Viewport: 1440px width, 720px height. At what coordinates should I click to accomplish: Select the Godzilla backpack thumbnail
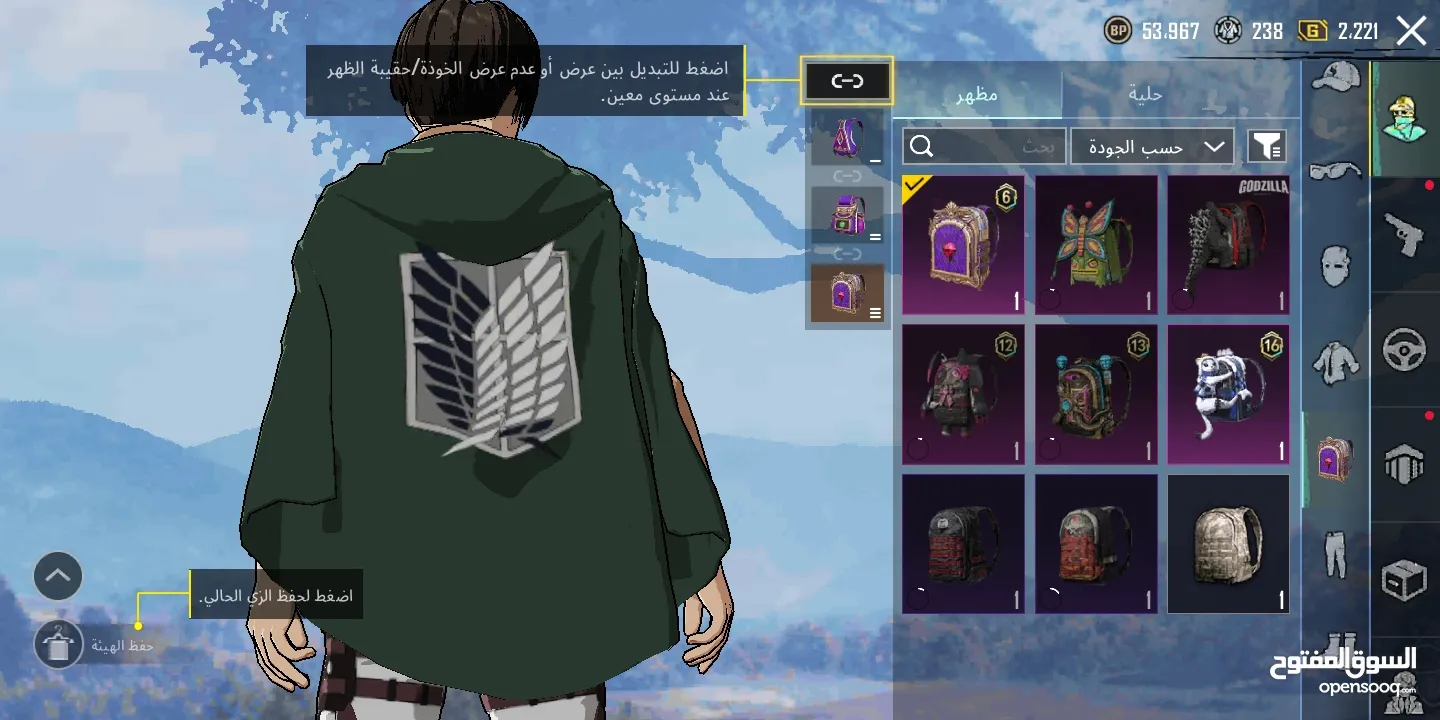(1228, 245)
